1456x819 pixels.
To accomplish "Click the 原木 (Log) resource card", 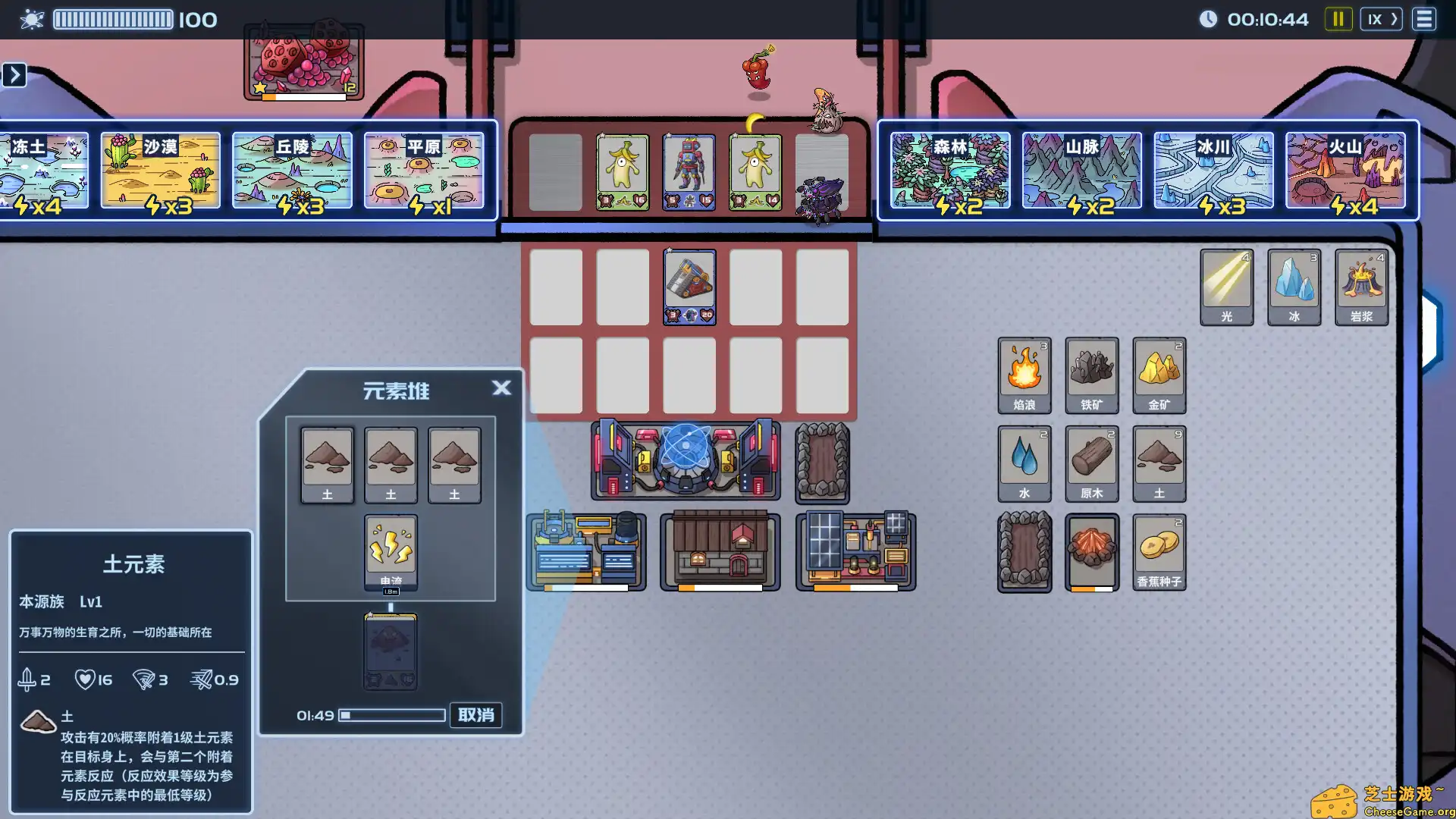I will coord(1092,463).
